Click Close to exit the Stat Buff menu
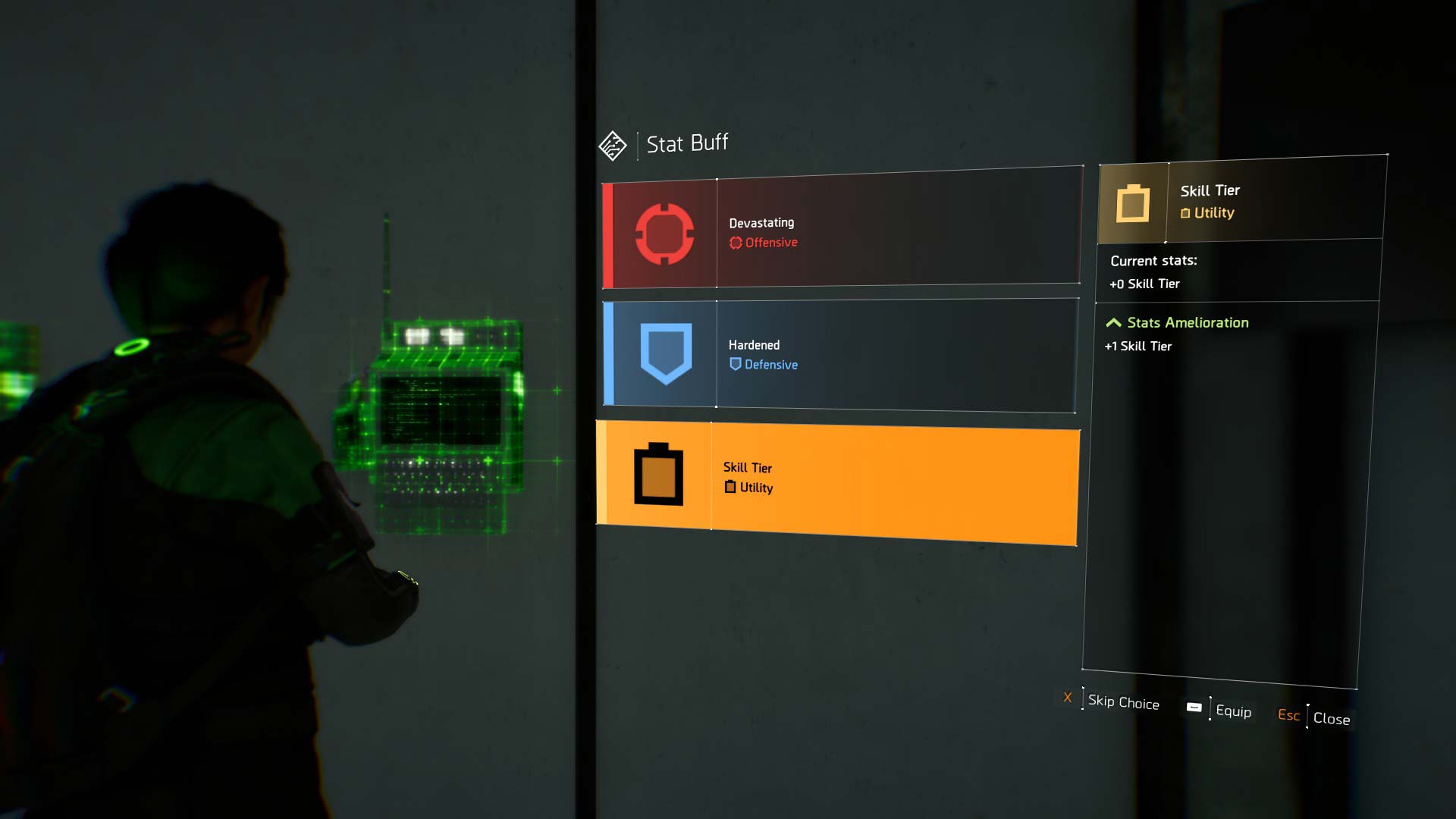Screen dimensions: 1456x819 tap(1332, 718)
